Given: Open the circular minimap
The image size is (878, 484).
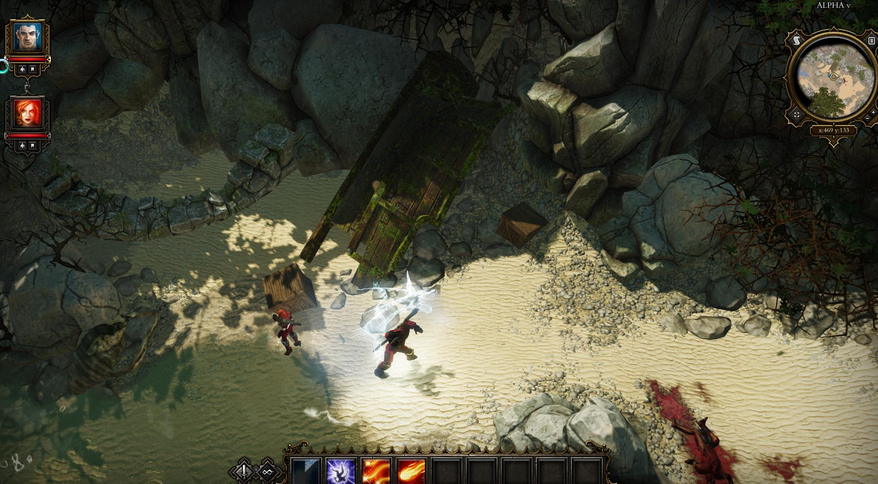Looking at the screenshot, I should tap(832, 76).
